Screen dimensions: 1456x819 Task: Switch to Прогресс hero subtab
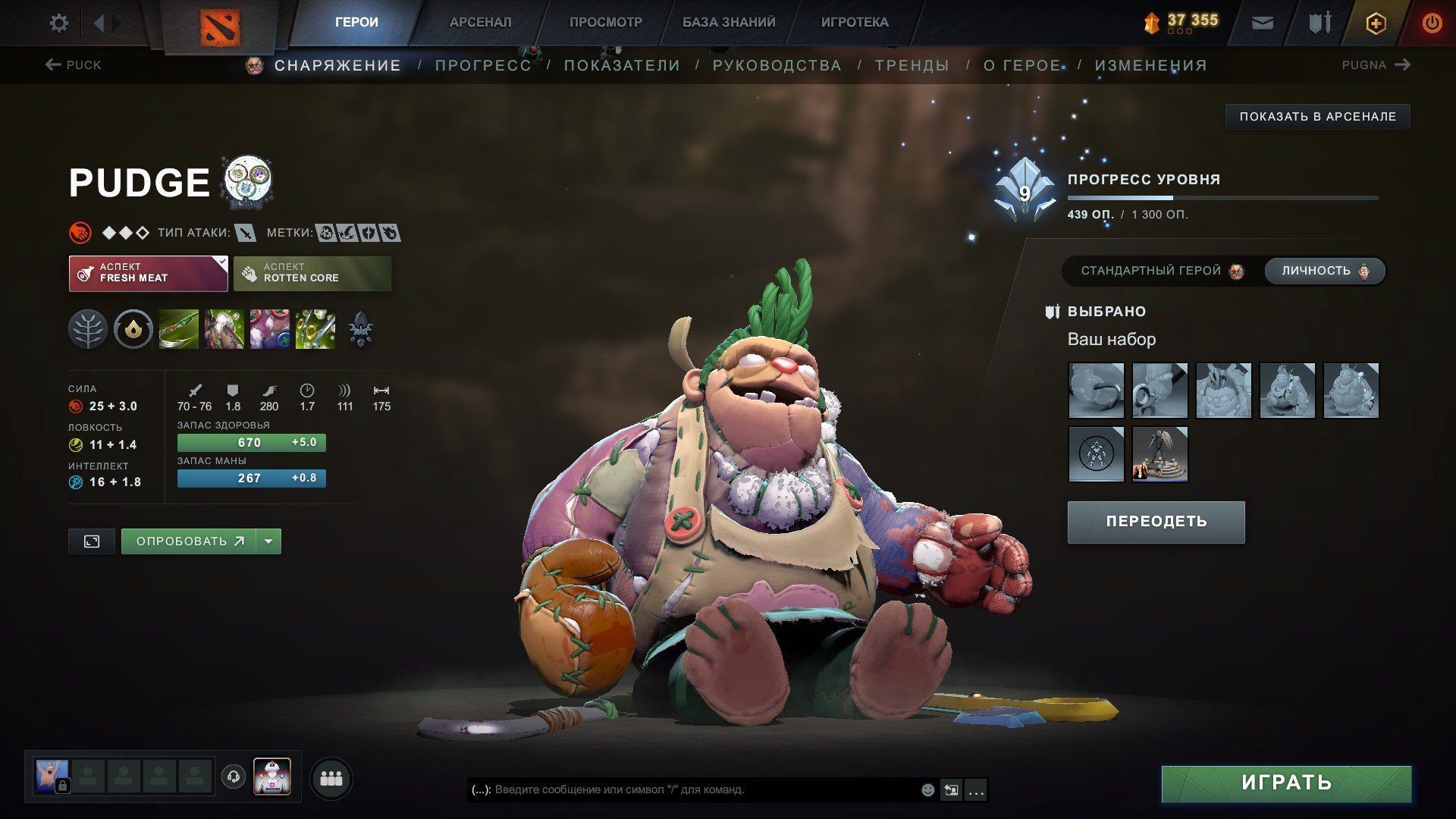pyautogui.click(x=483, y=66)
